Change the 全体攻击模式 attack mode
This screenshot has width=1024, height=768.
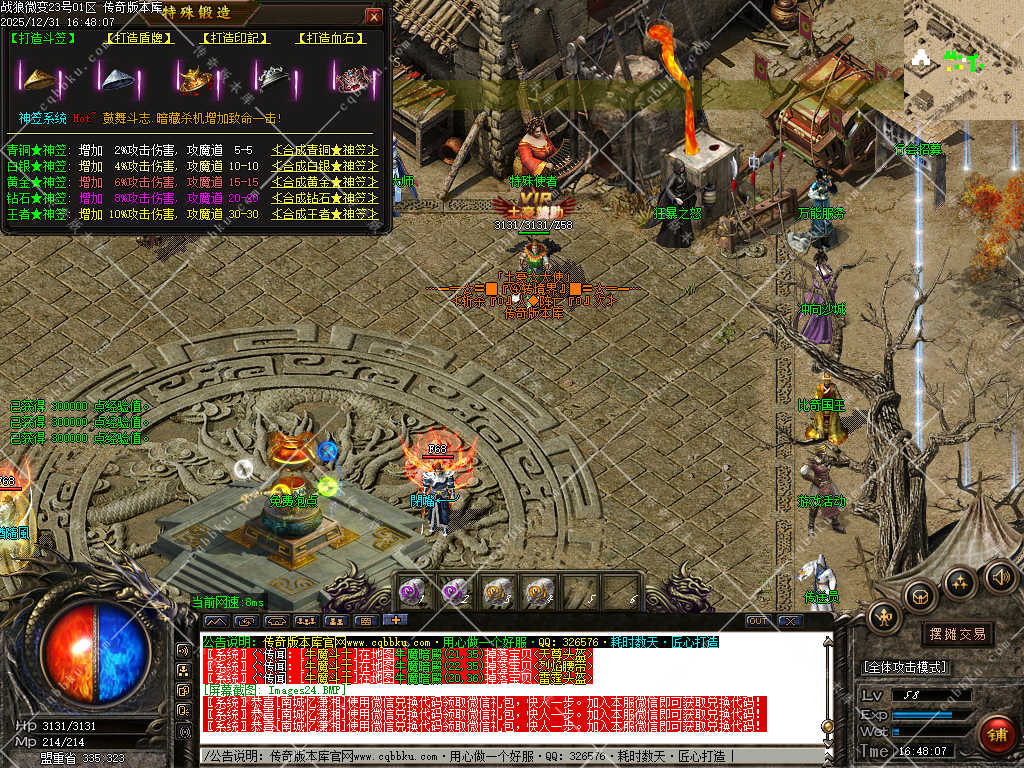click(x=905, y=667)
